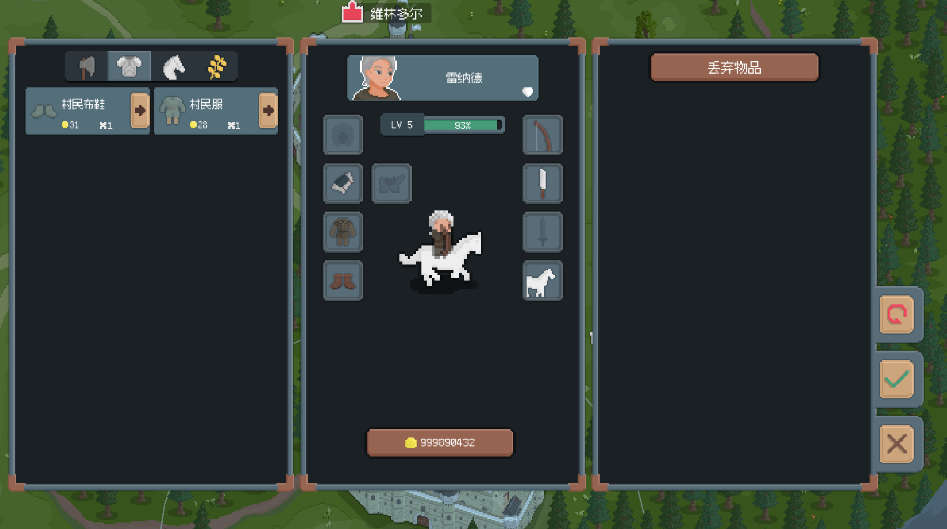Screen dimensions: 947x529
Task: Open the horse category tab
Action: (x=174, y=67)
